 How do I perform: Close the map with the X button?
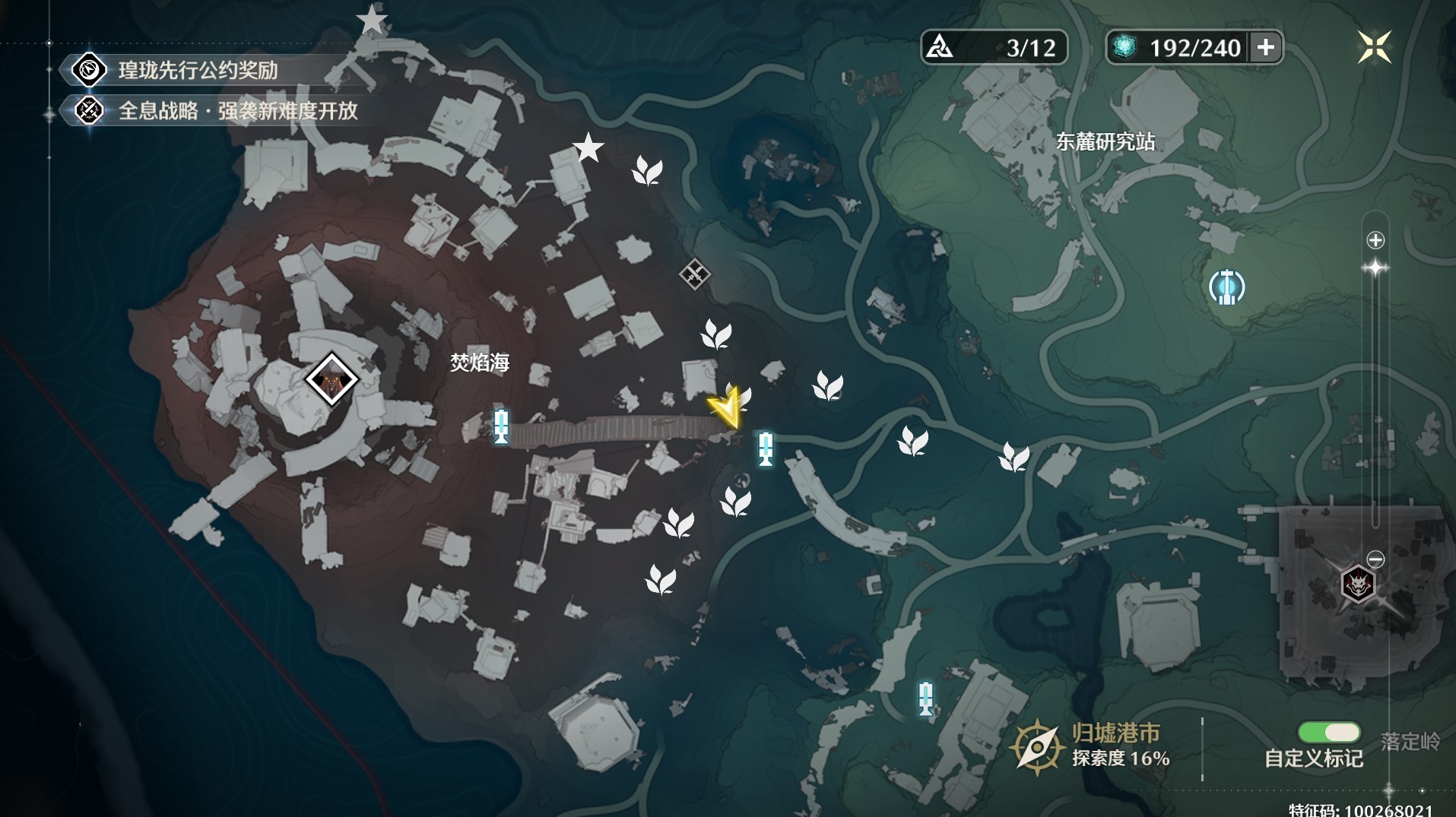[x=1374, y=47]
